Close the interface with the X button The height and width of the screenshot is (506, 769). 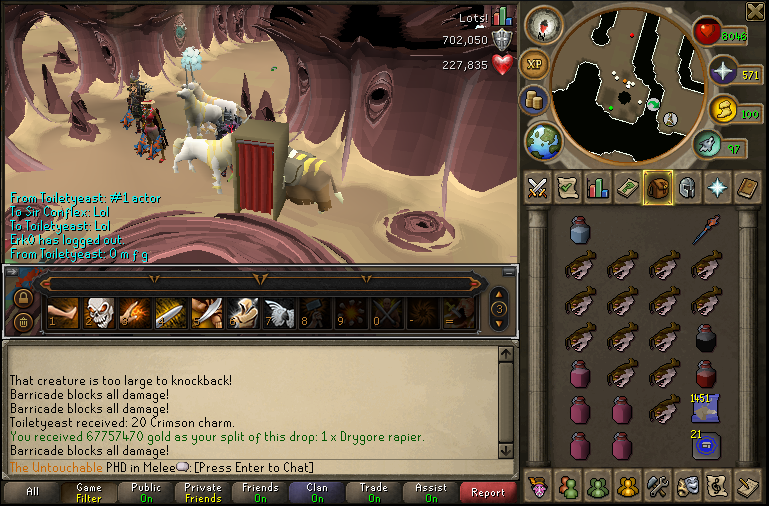point(754,11)
